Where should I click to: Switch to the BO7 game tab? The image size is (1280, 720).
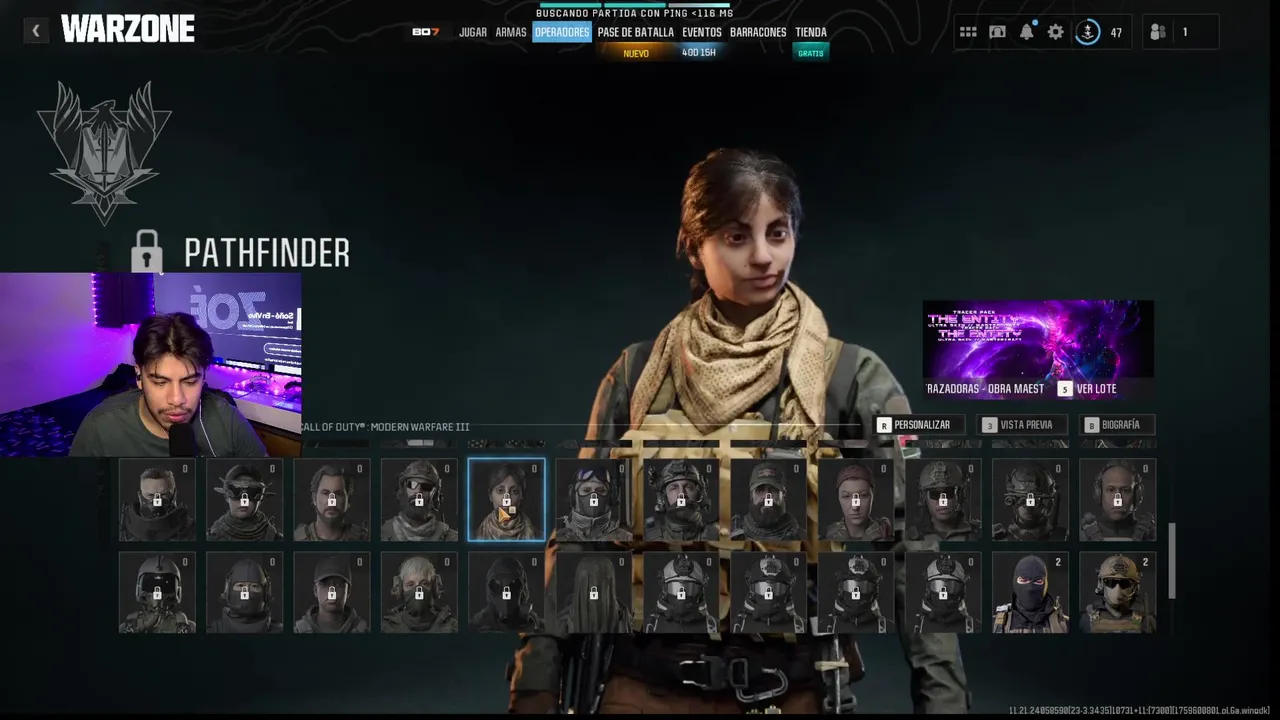(x=425, y=32)
